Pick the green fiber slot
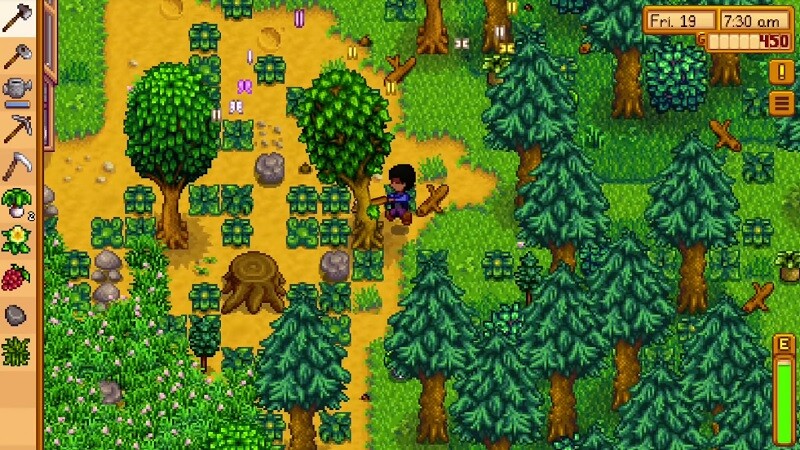 (17, 351)
